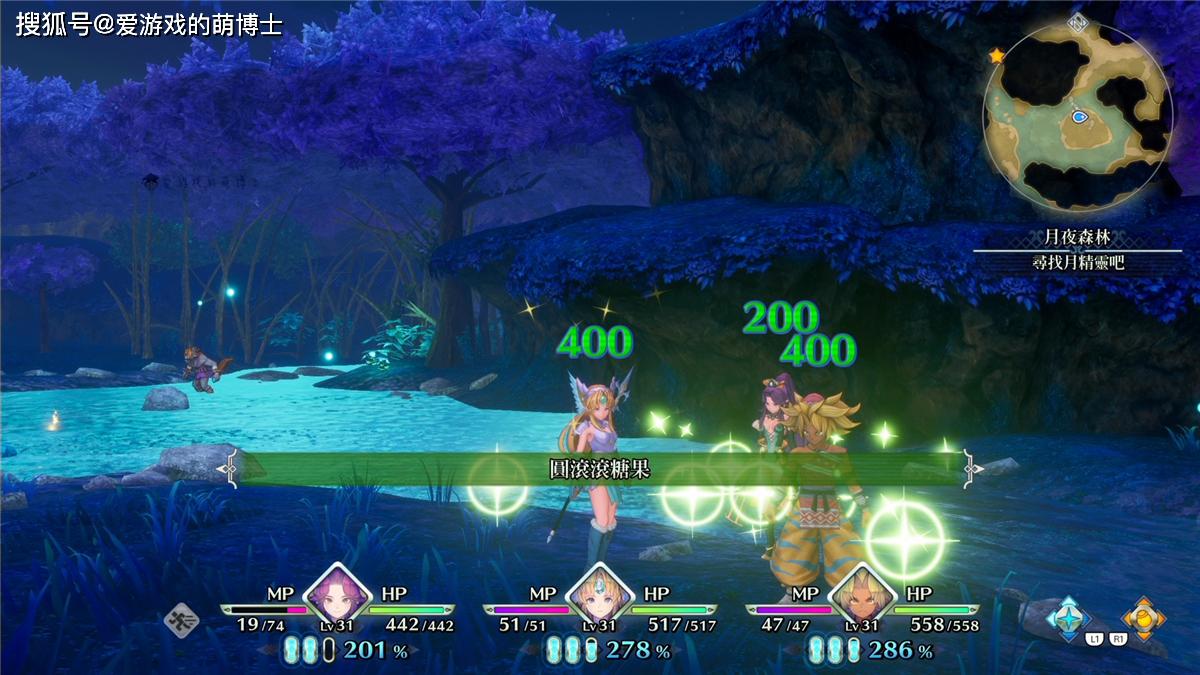
Task: Open the orange item shortcut ring
Action: [x=1142, y=617]
